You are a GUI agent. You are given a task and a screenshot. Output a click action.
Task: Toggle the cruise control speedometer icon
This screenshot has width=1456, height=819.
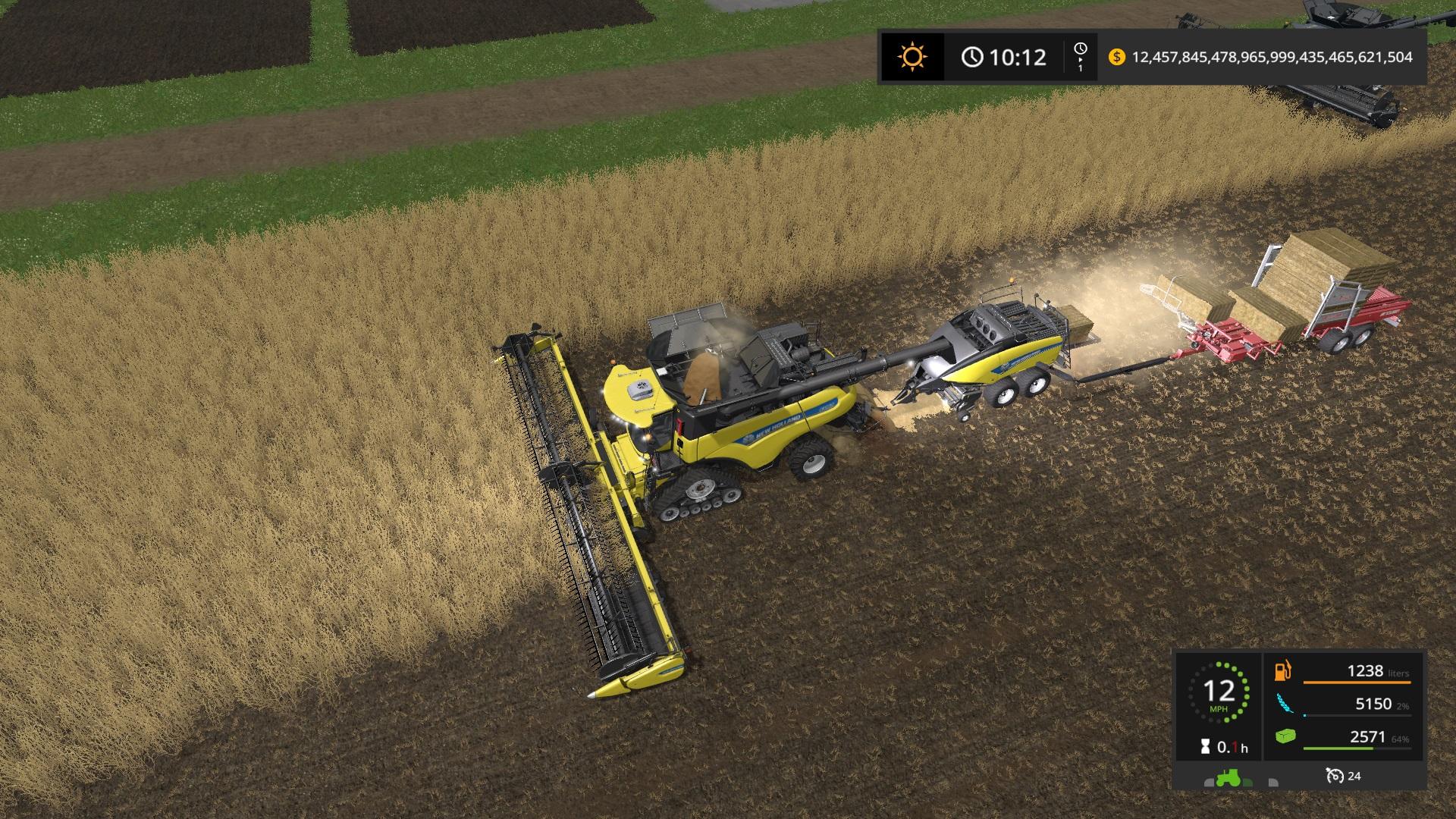1334,776
